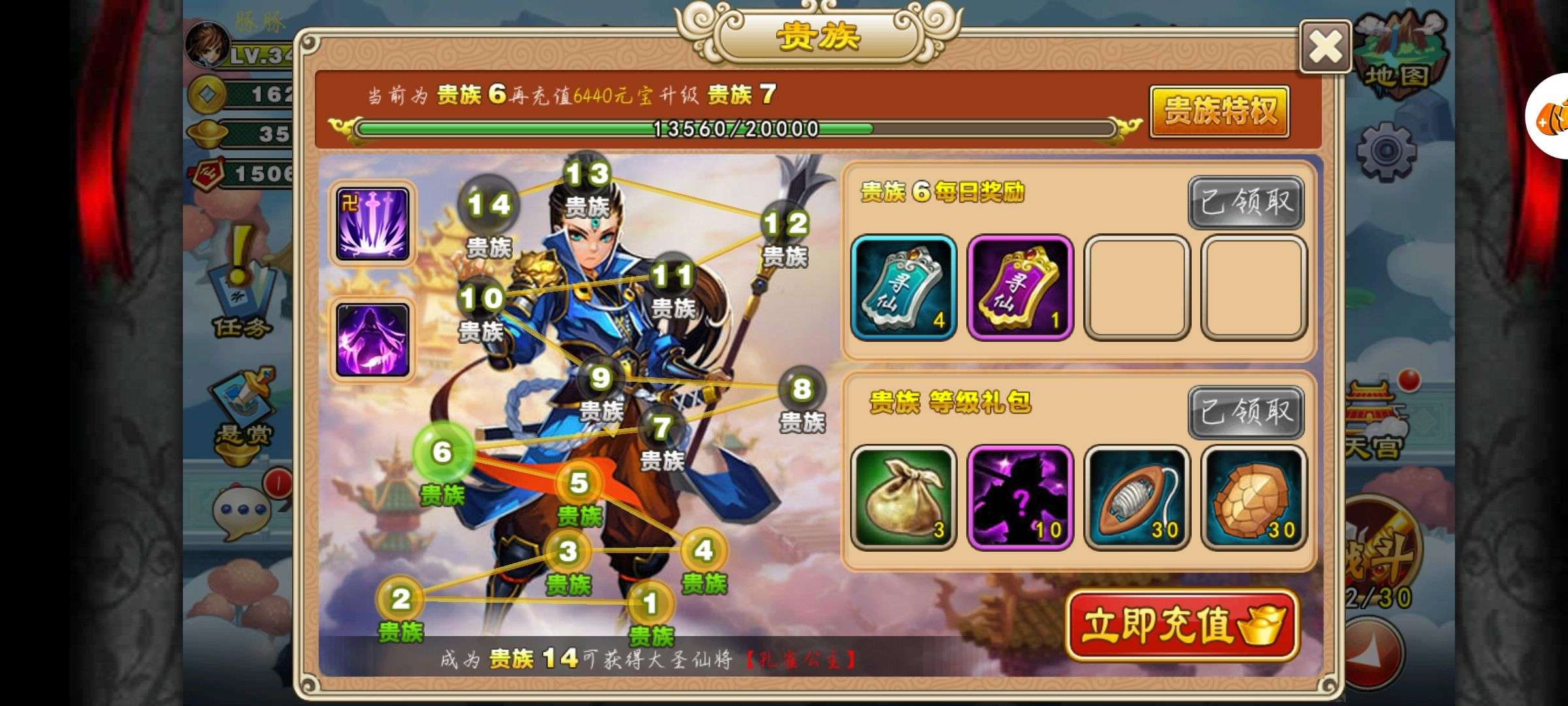
Task: Open the 贵族特权 privileges button
Action: 1219,111
